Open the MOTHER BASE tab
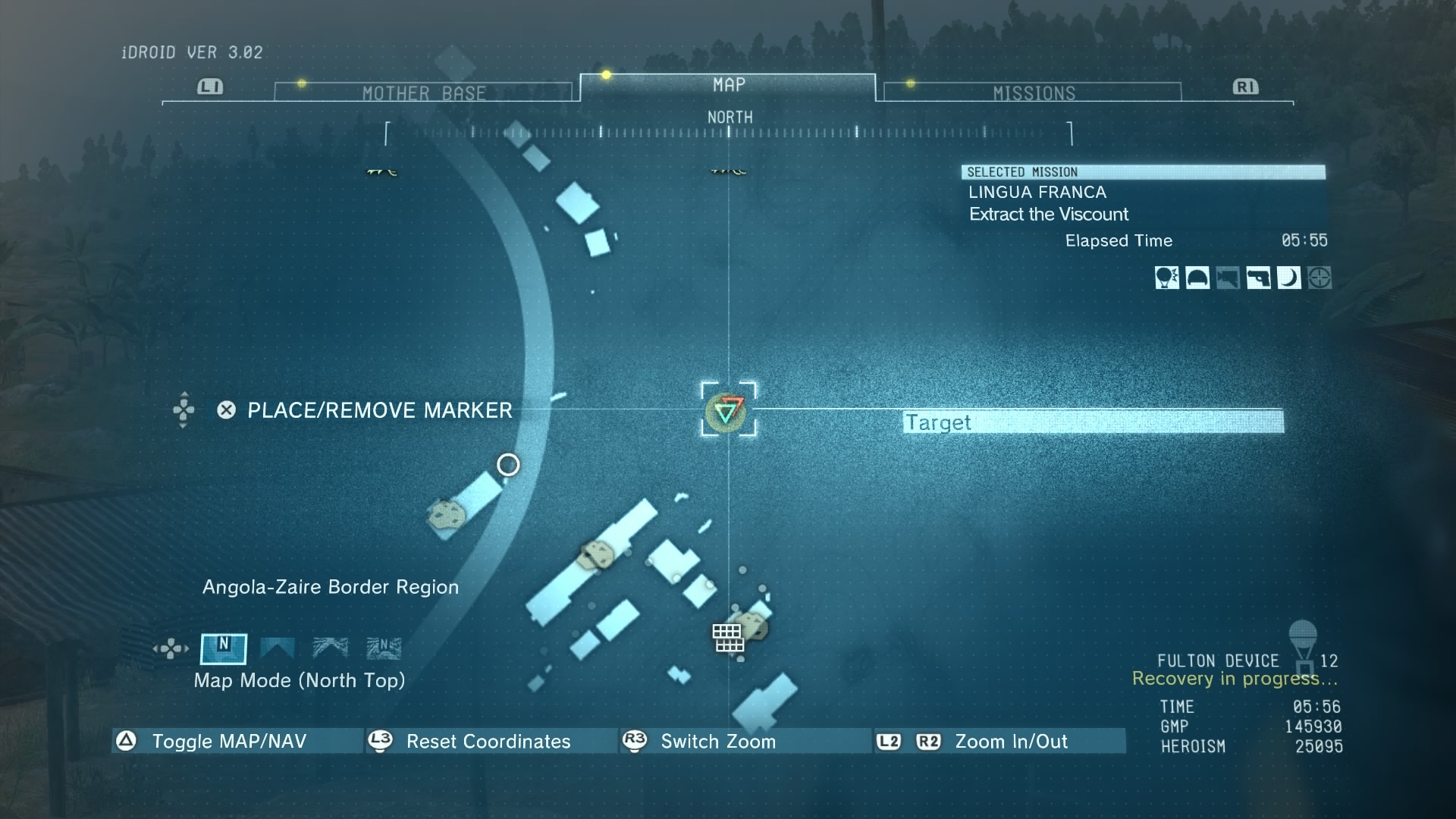 coord(425,91)
